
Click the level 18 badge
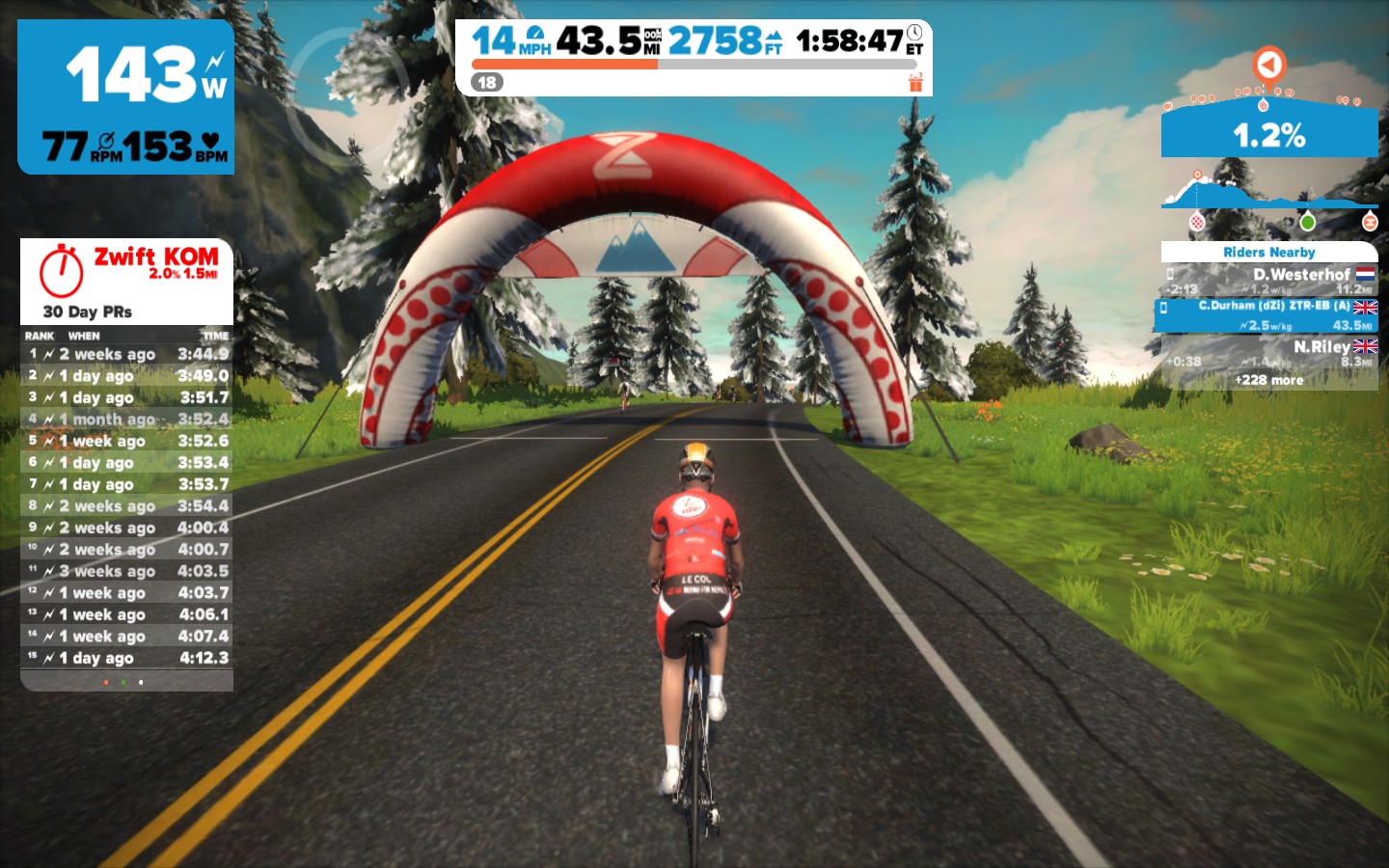pos(487,83)
